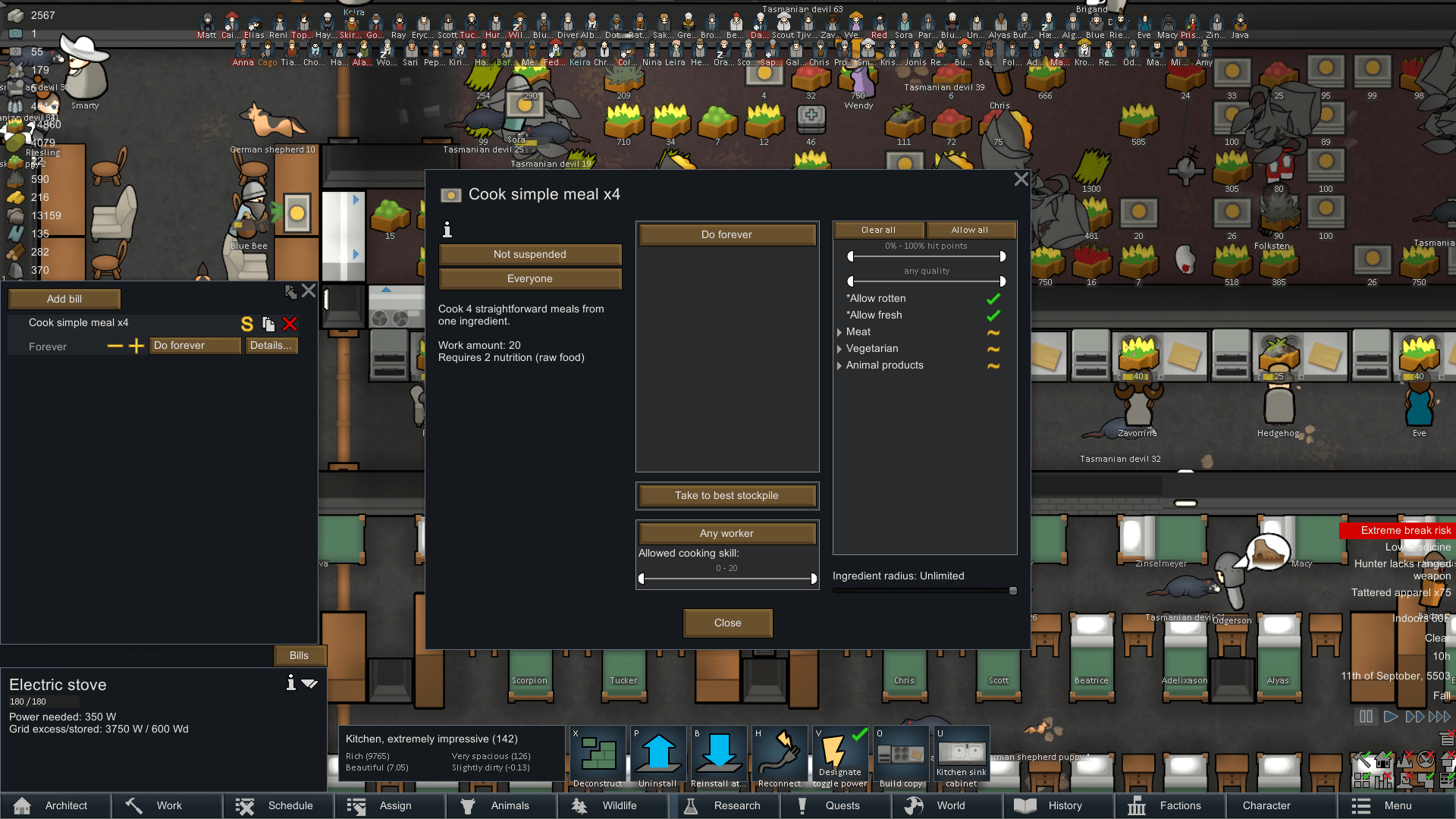Click the red X to delete the bill

[290, 324]
